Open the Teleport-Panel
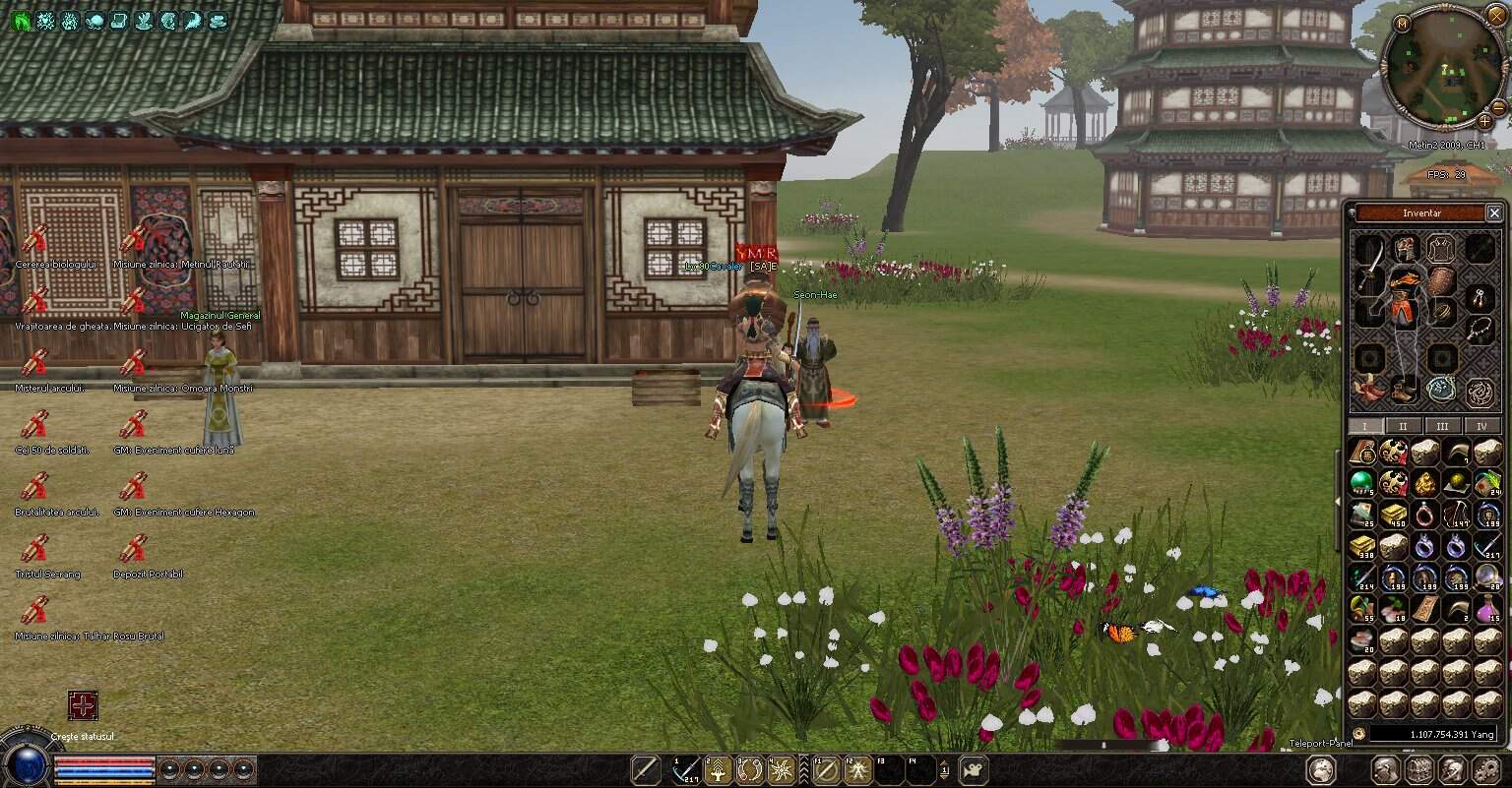 1320,743
